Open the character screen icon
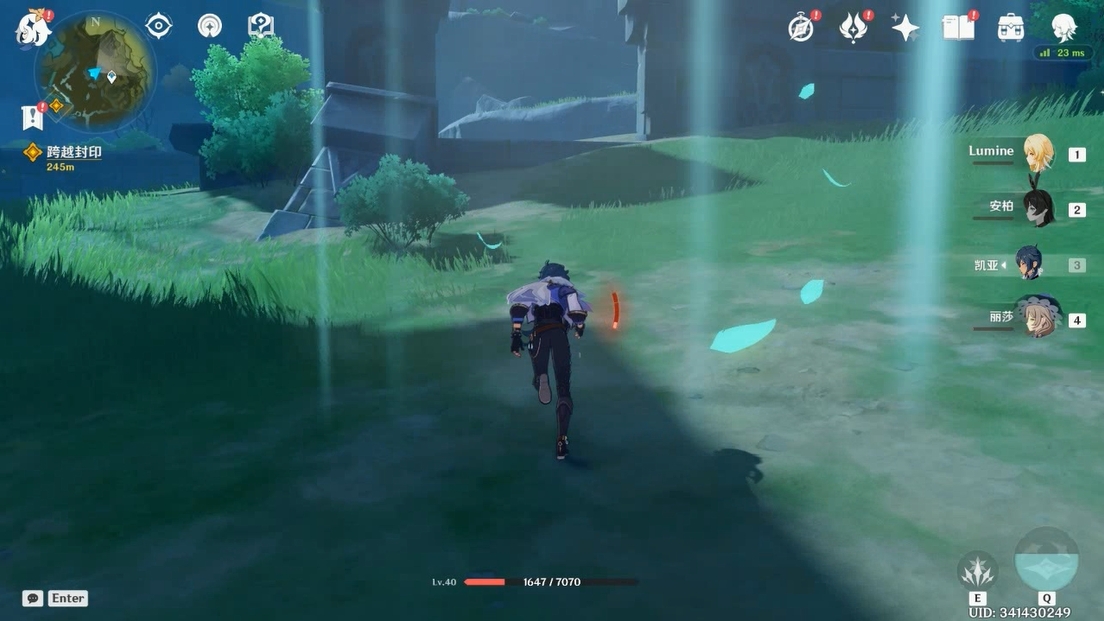The image size is (1104, 621). click(x=1063, y=26)
